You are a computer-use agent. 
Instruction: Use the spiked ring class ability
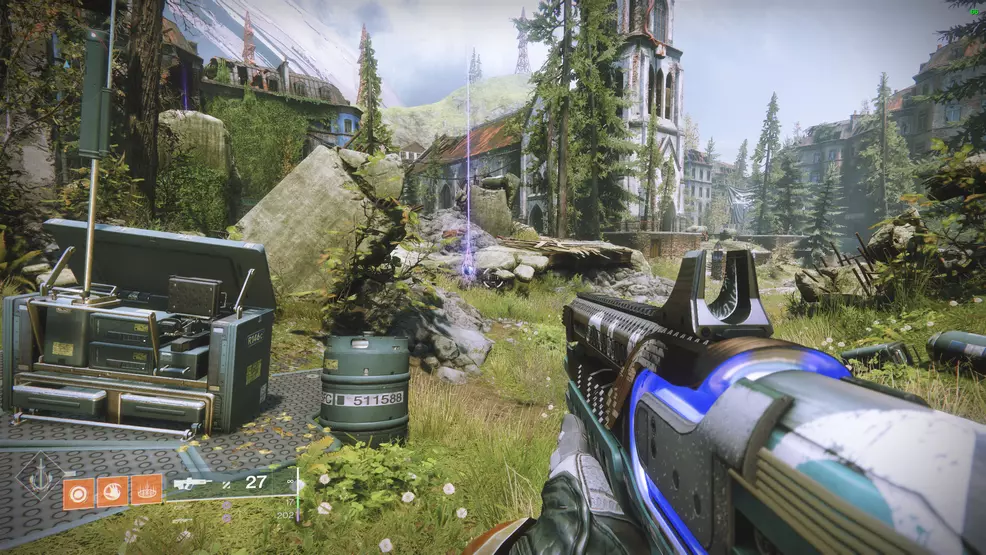pyautogui.click(x=146, y=490)
